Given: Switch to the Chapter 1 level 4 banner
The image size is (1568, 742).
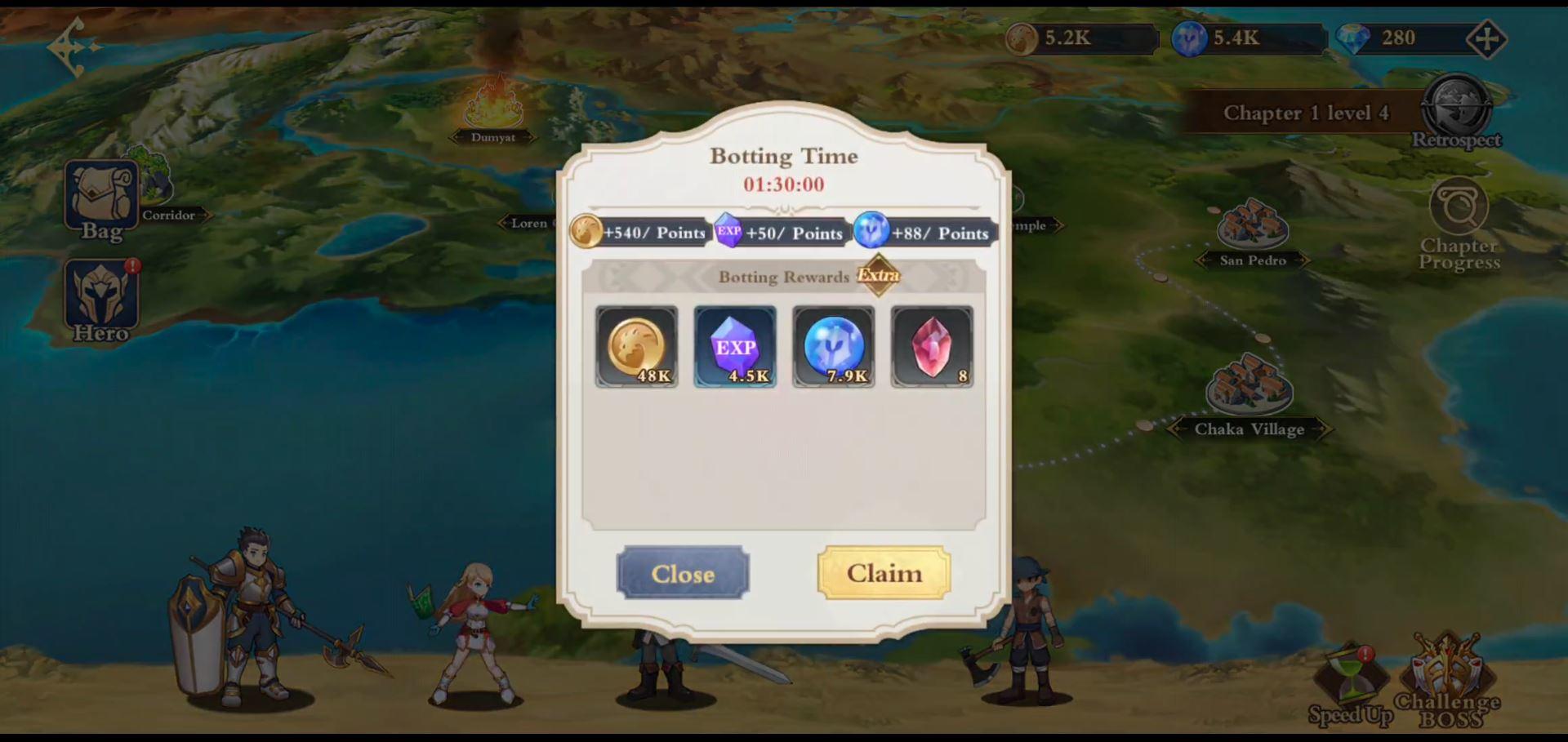Looking at the screenshot, I should point(1307,113).
